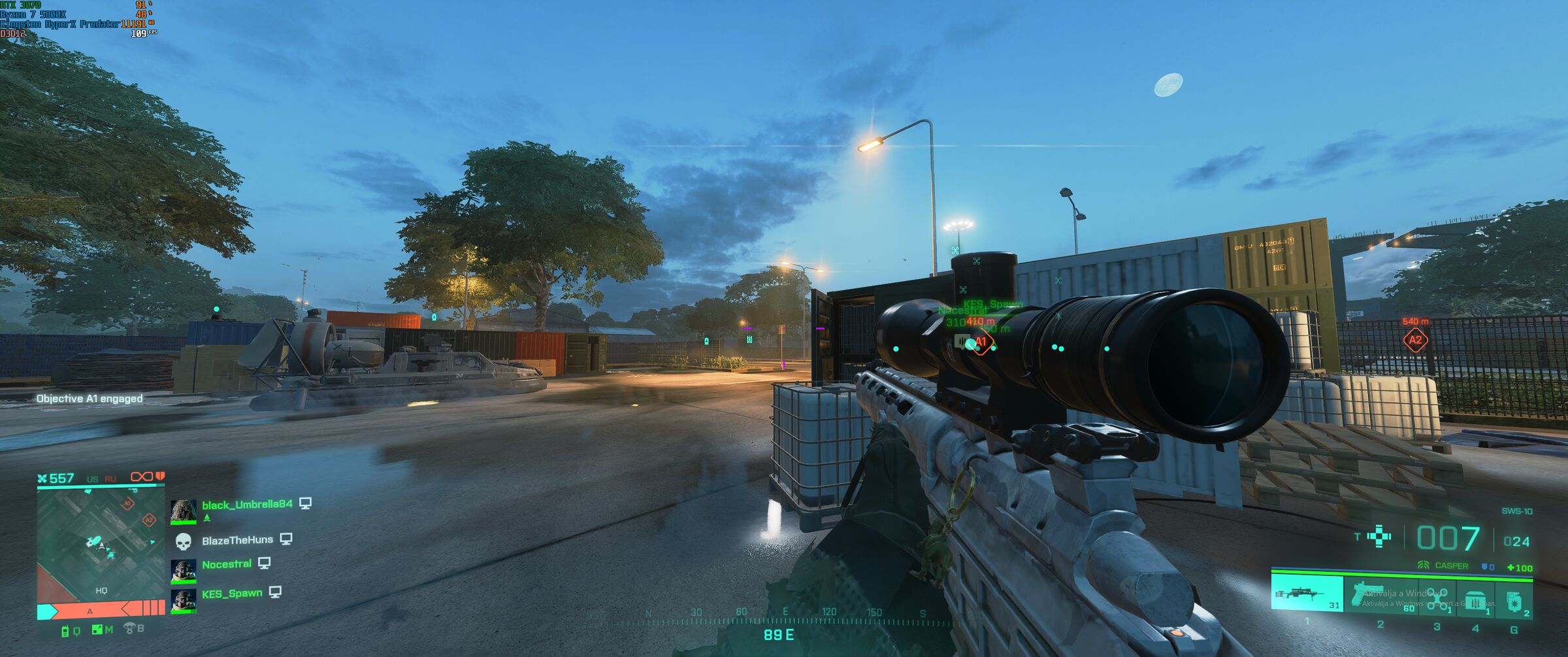Screen dimensions: 1568x657
Task: Click the parachute call-in icon
Action: (130, 629)
